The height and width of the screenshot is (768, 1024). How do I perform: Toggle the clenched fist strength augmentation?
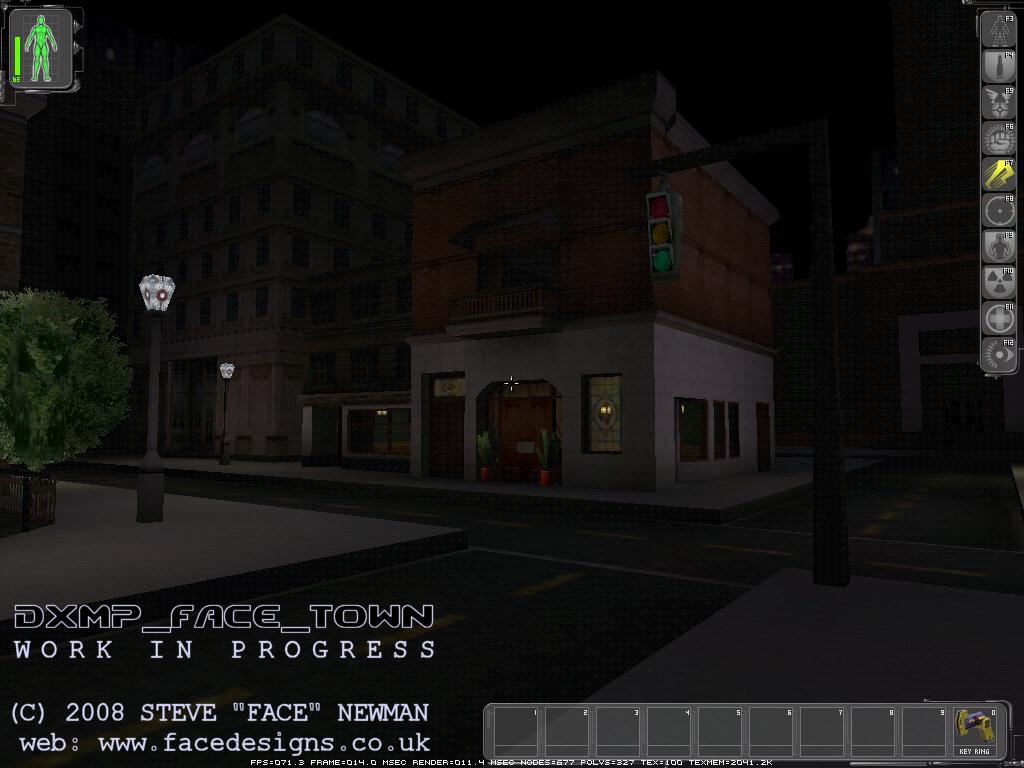(997, 139)
